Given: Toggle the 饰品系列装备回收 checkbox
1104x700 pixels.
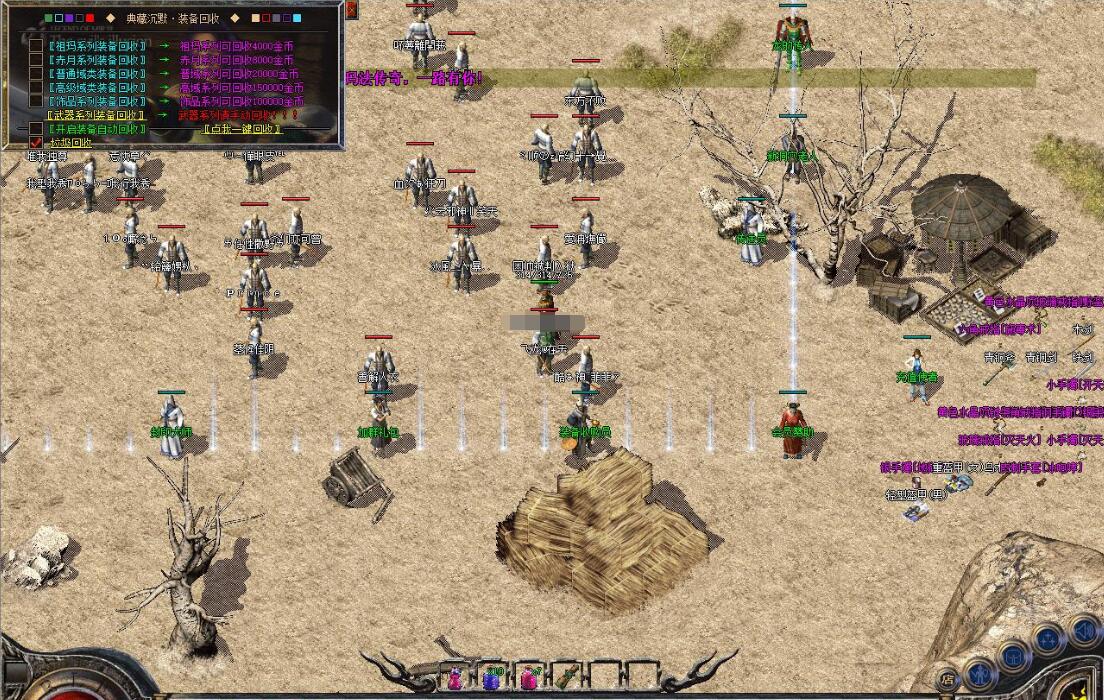Looking at the screenshot, I should (36, 101).
